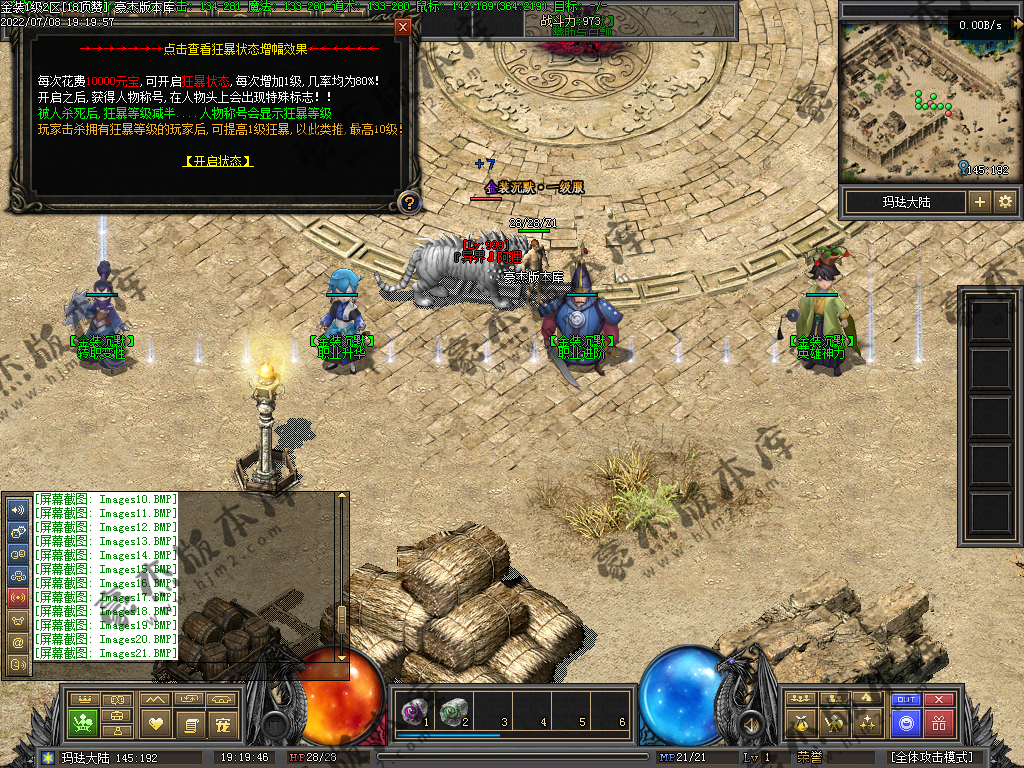This screenshot has height=768, width=1024.
Task: Click the yellow 开启状态 link
Action: pos(218,161)
